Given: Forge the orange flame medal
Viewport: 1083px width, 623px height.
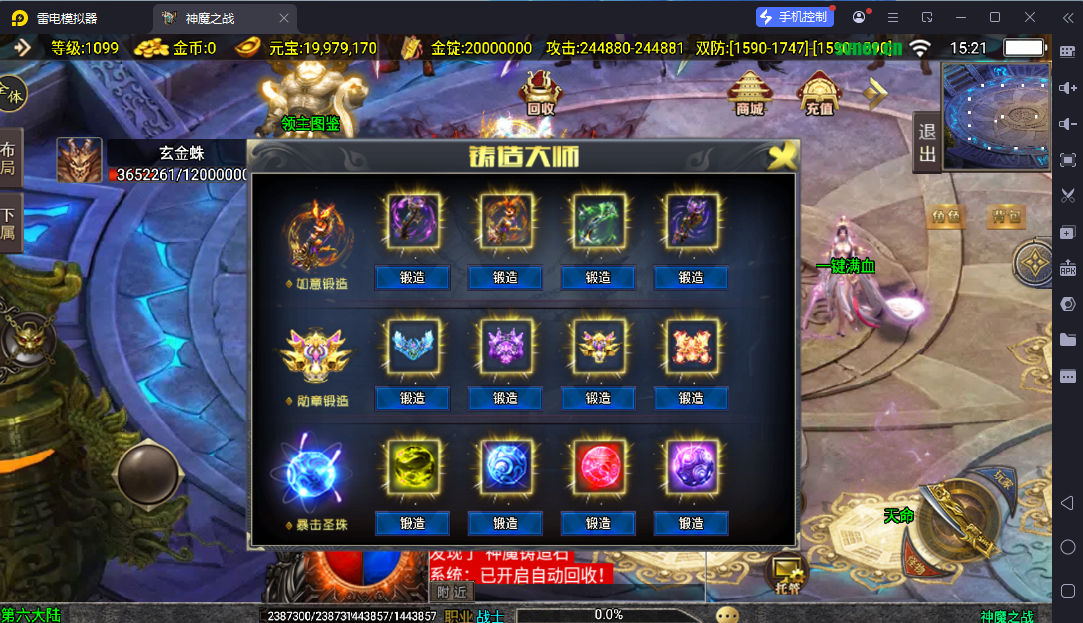Looking at the screenshot, I should pos(691,398).
